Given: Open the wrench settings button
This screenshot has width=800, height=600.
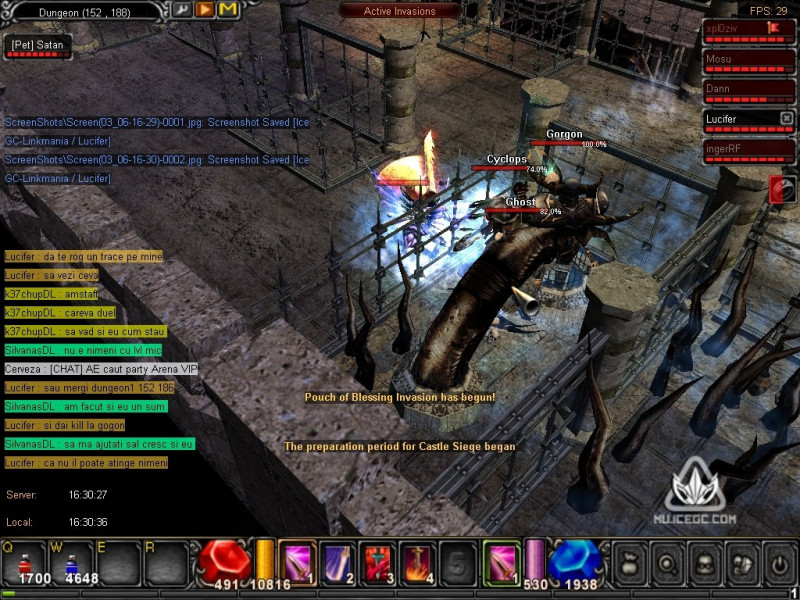Looking at the screenshot, I should (x=182, y=10).
